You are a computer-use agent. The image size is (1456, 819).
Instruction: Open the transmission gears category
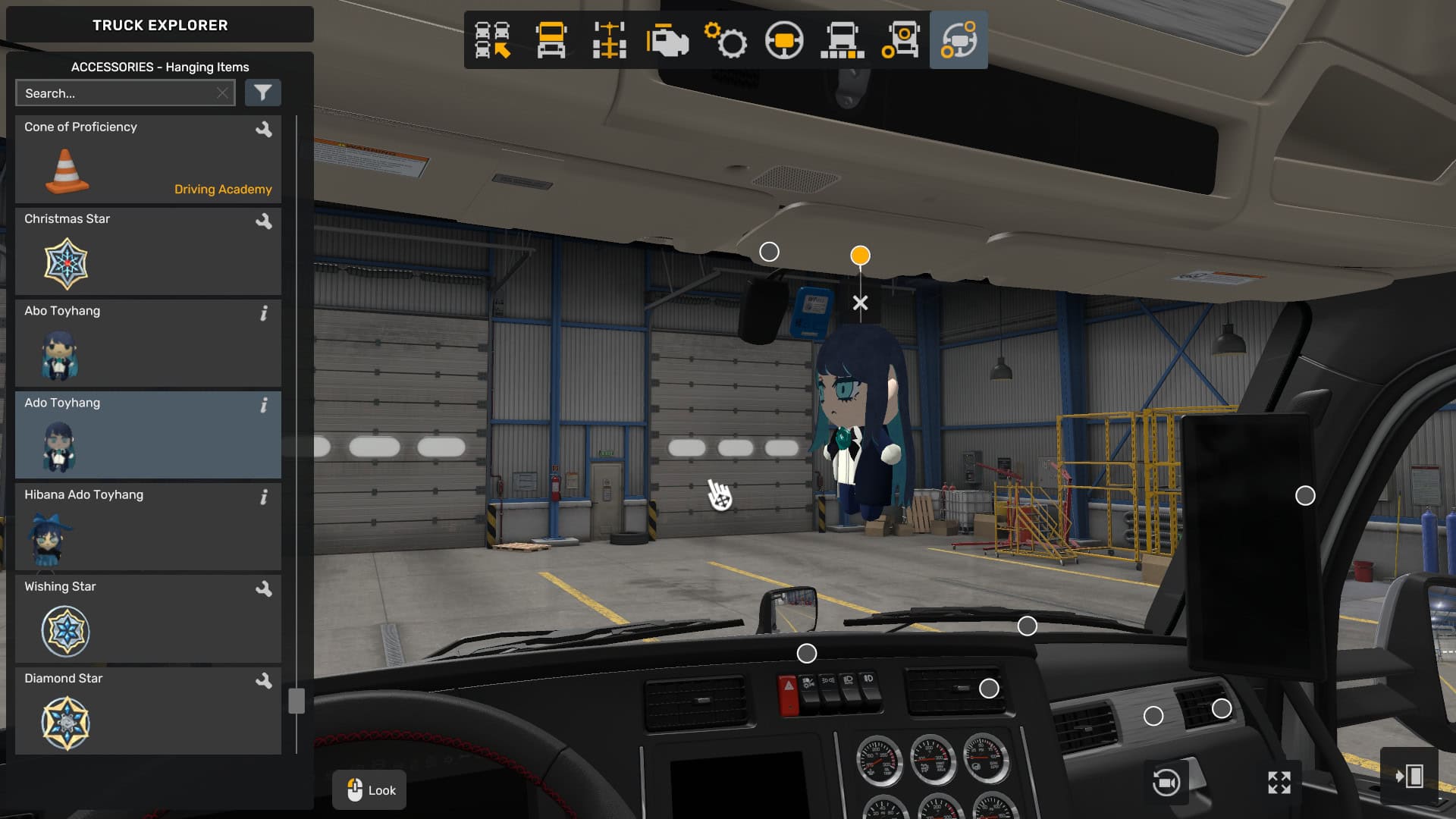pyautogui.click(x=726, y=40)
